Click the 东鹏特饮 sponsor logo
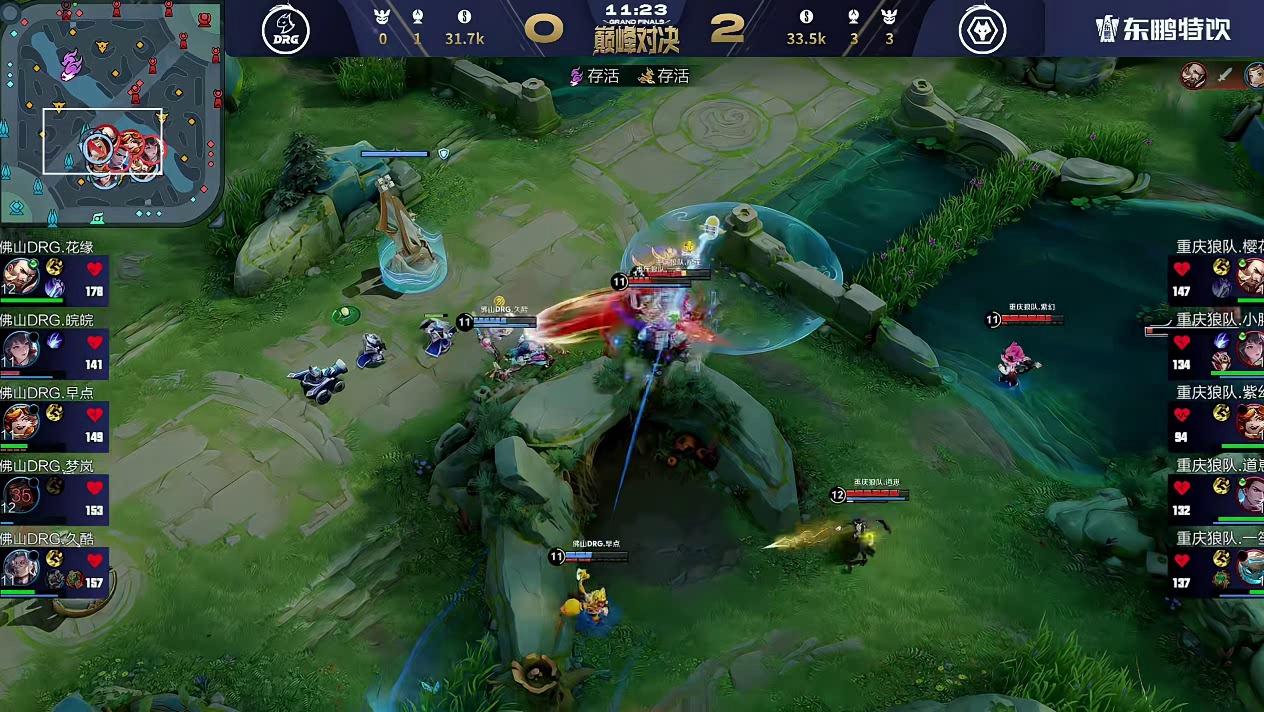 coord(1163,29)
